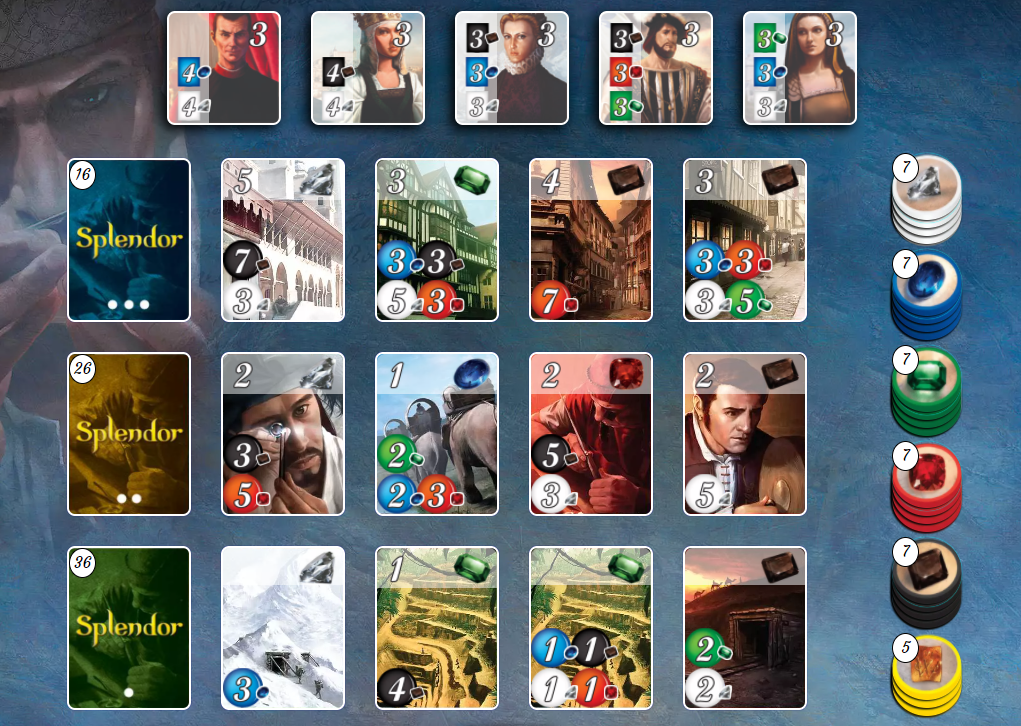1021x726 pixels.
Task: Select the yellow level-two Splendor deck
Action: point(129,434)
